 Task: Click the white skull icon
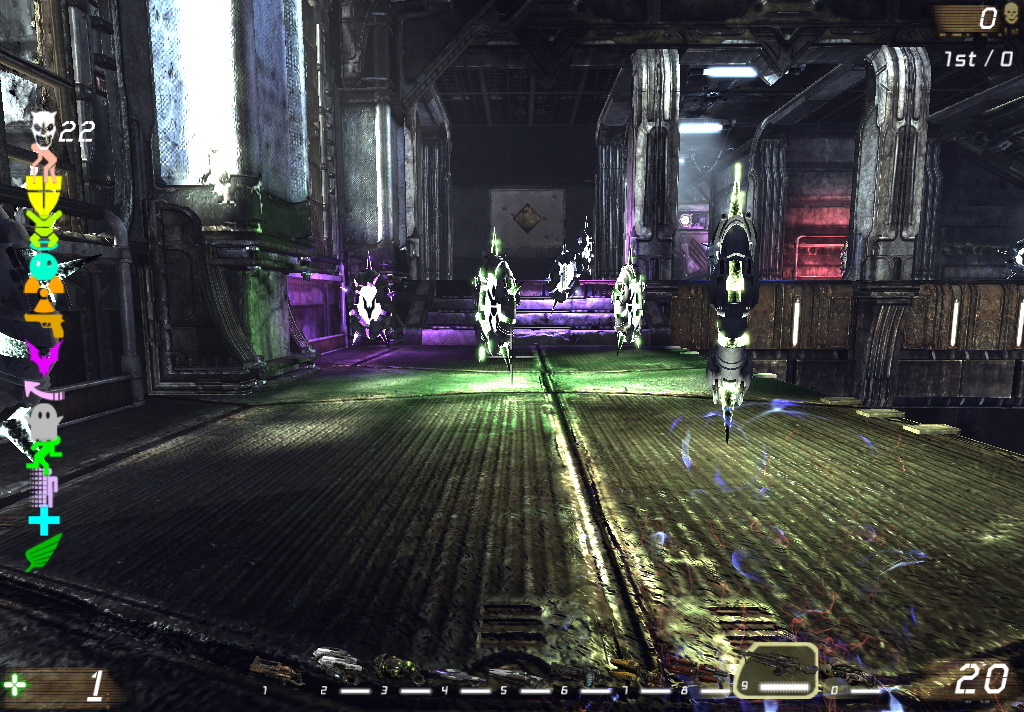tap(42, 128)
